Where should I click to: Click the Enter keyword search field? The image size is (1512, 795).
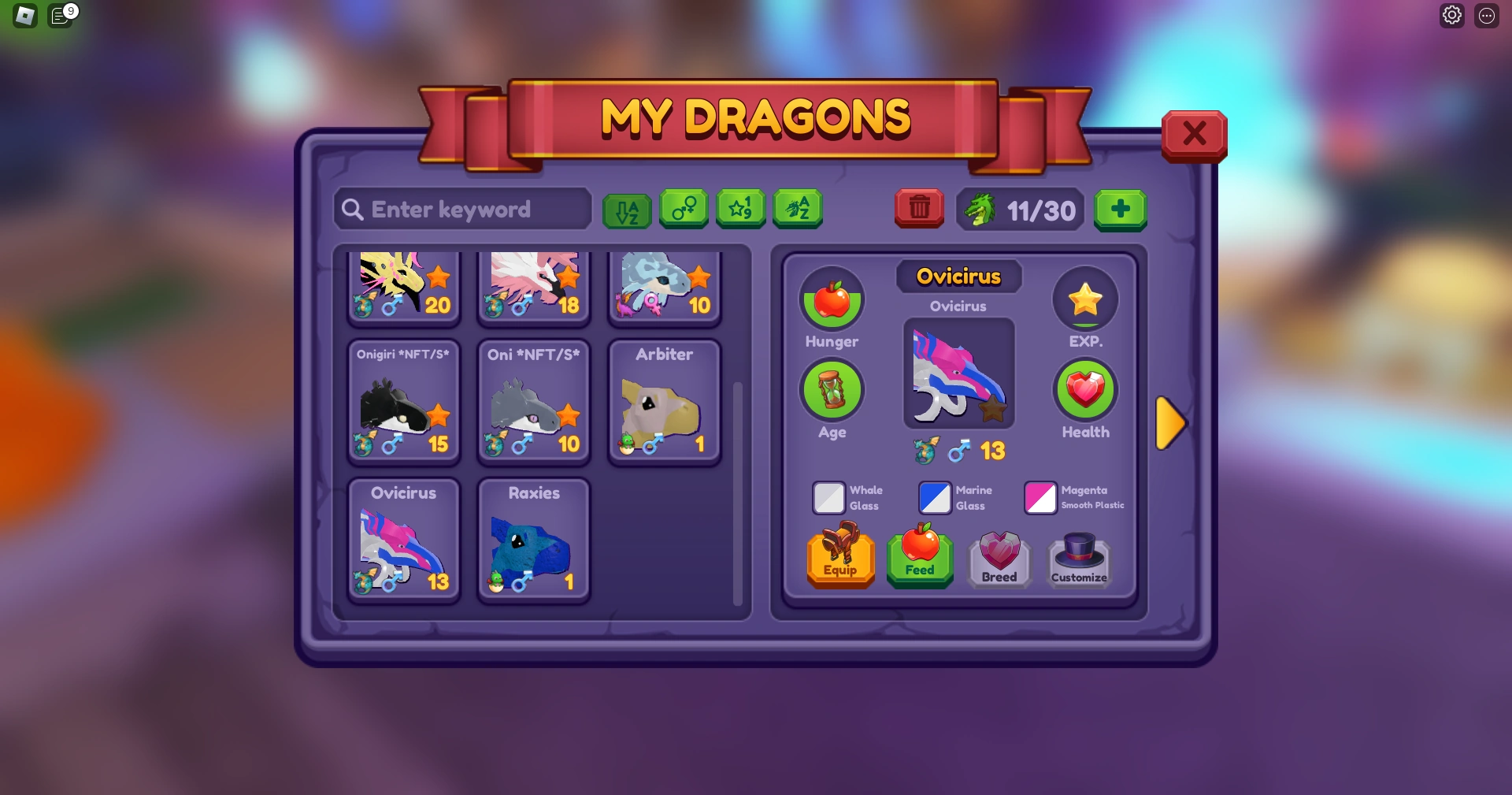coord(461,209)
